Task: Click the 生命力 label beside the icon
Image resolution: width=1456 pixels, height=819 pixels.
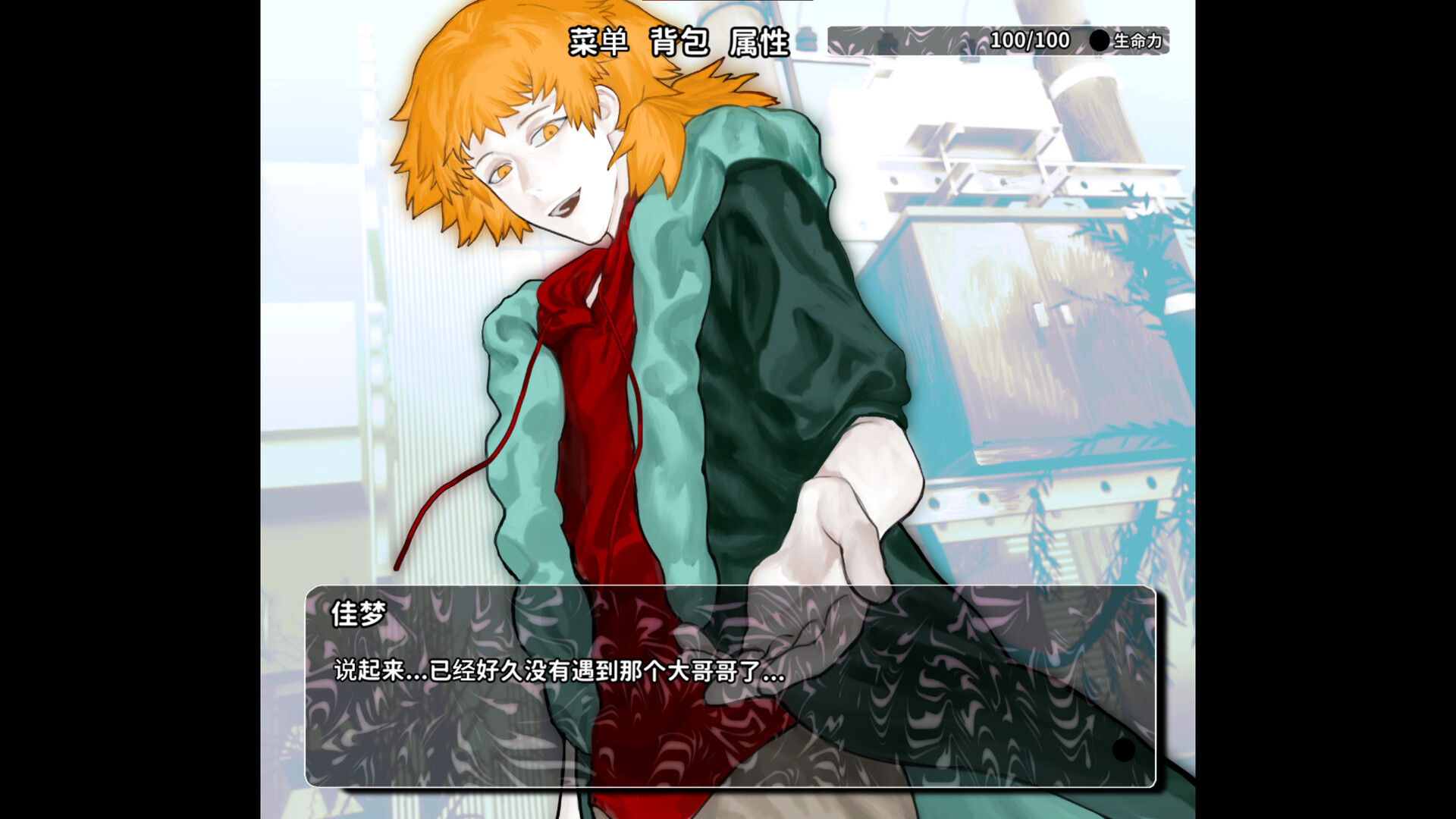Action: (1137, 41)
